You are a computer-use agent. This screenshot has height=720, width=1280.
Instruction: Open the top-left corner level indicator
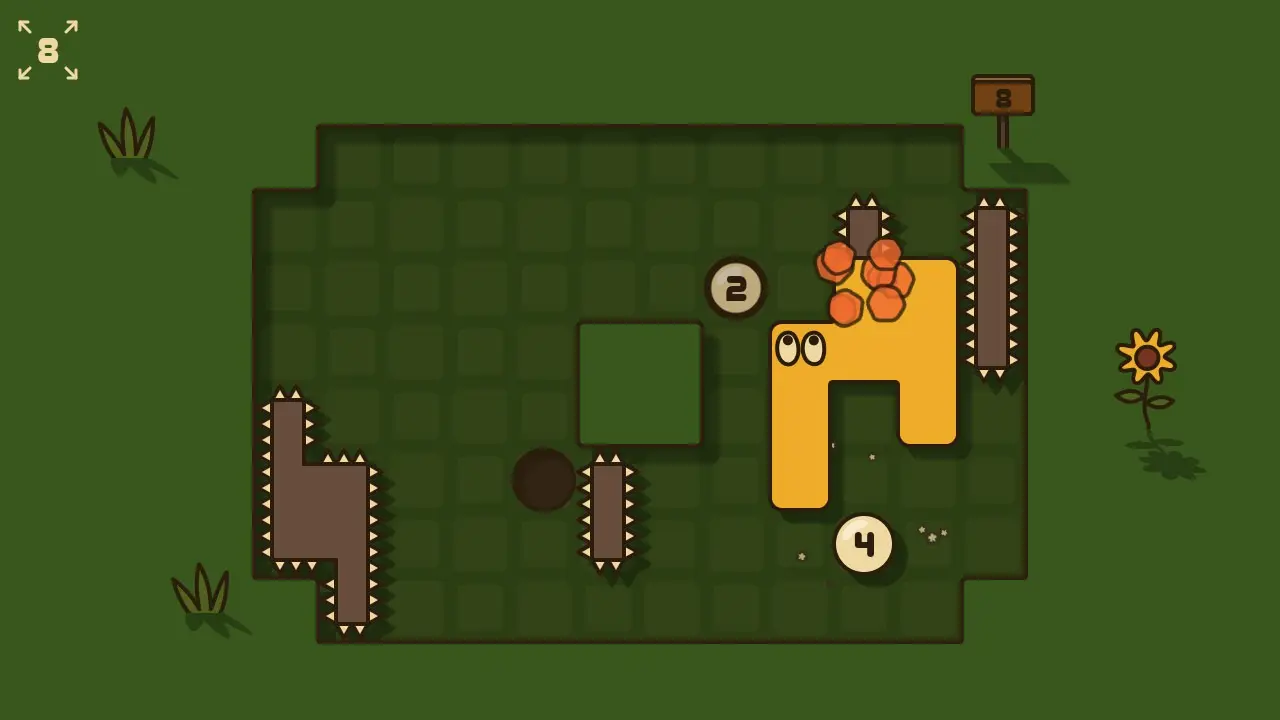[47, 50]
